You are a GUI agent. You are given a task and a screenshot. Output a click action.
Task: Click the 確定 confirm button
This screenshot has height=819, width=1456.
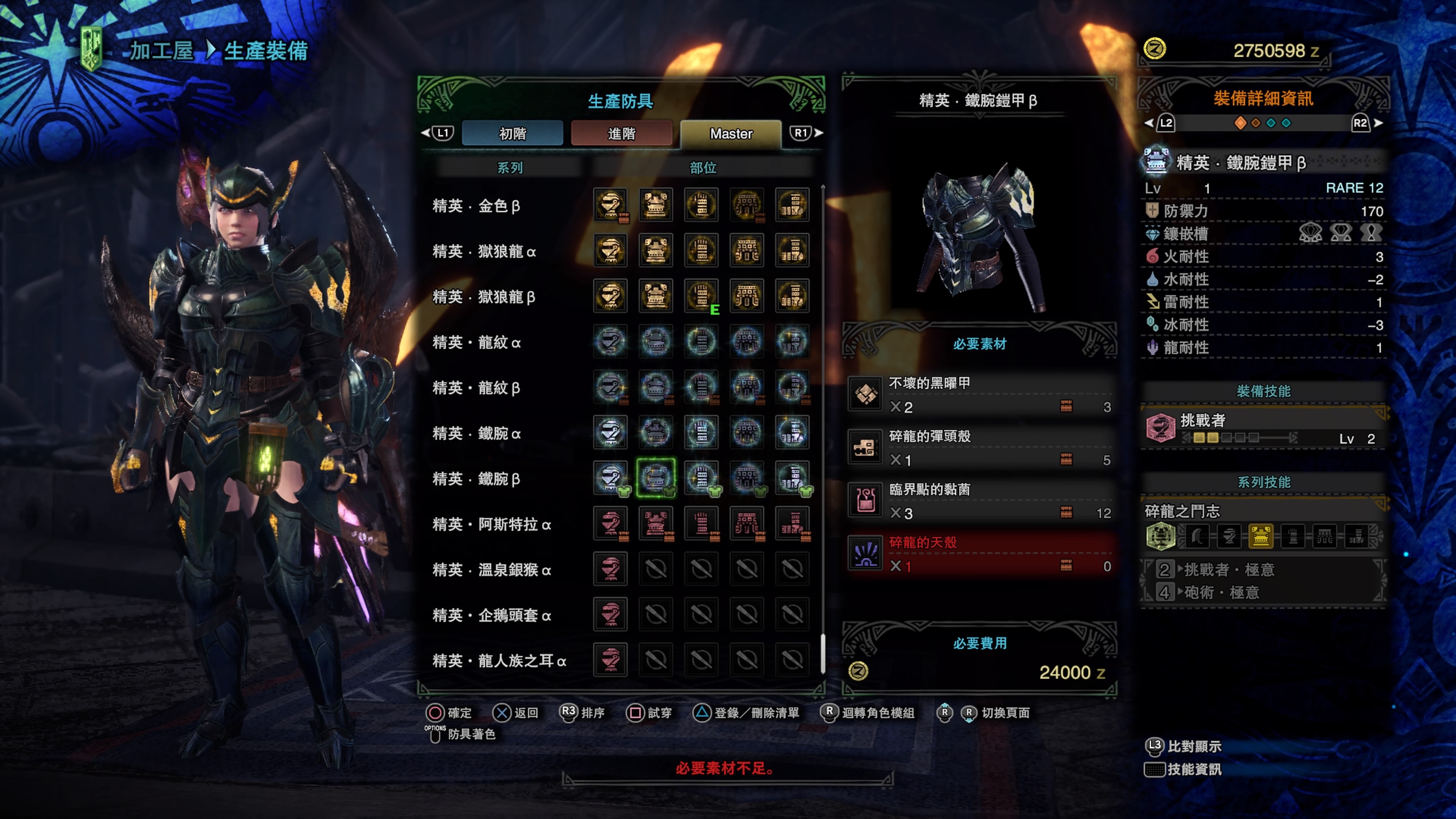450,713
